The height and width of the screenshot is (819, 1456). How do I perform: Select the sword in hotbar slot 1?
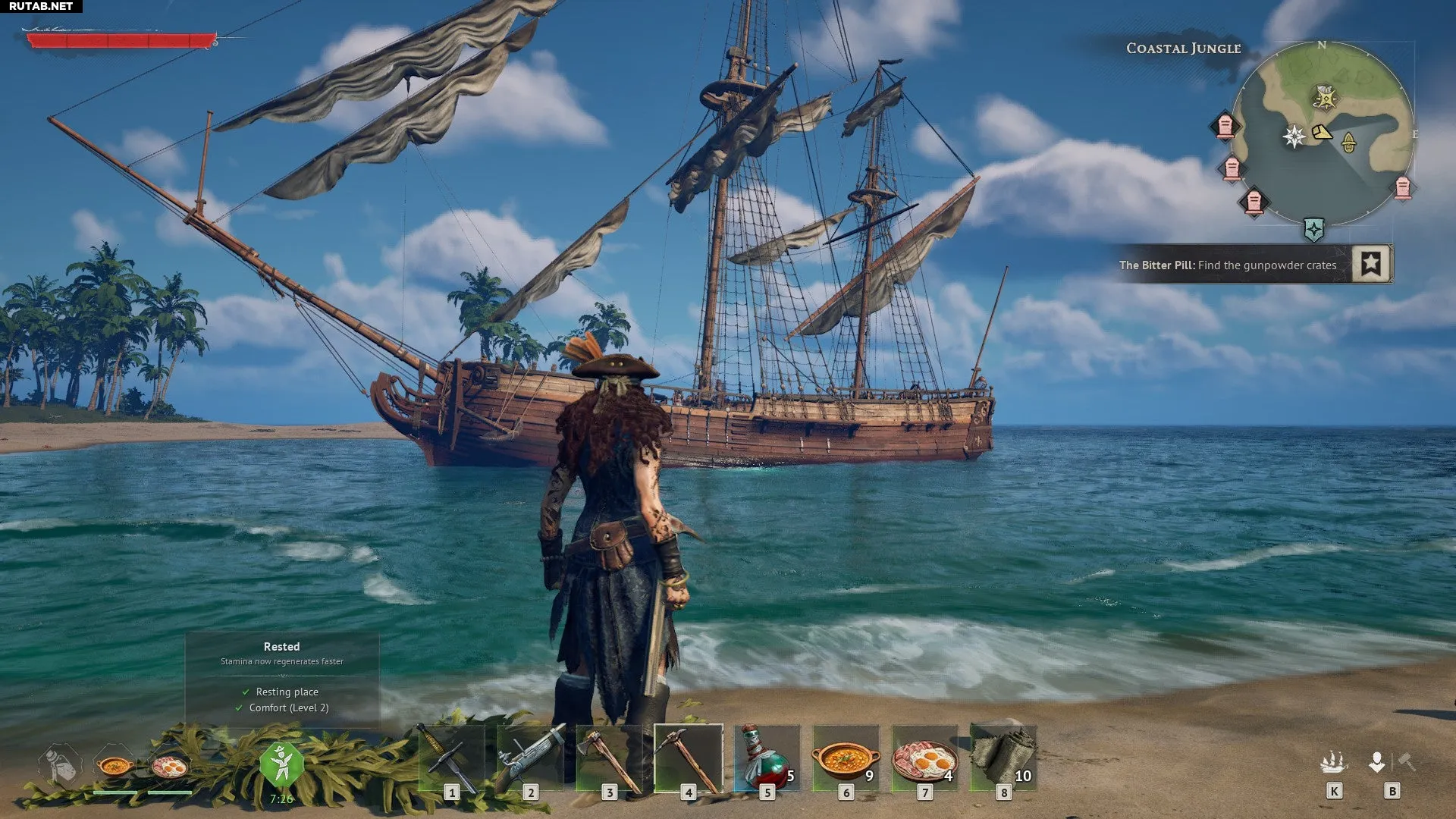click(451, 758)
